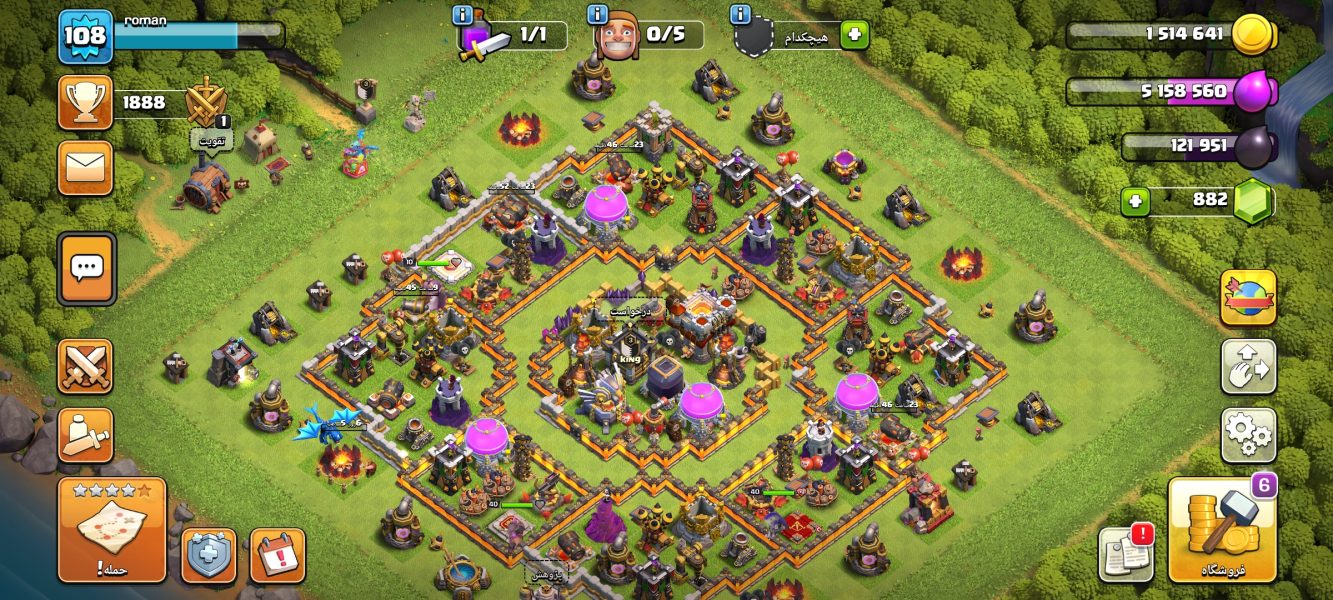Open the base layout editor button
Image resolution: width=1333 pixels, height=600 pixels.
(x=1247, y=366)
